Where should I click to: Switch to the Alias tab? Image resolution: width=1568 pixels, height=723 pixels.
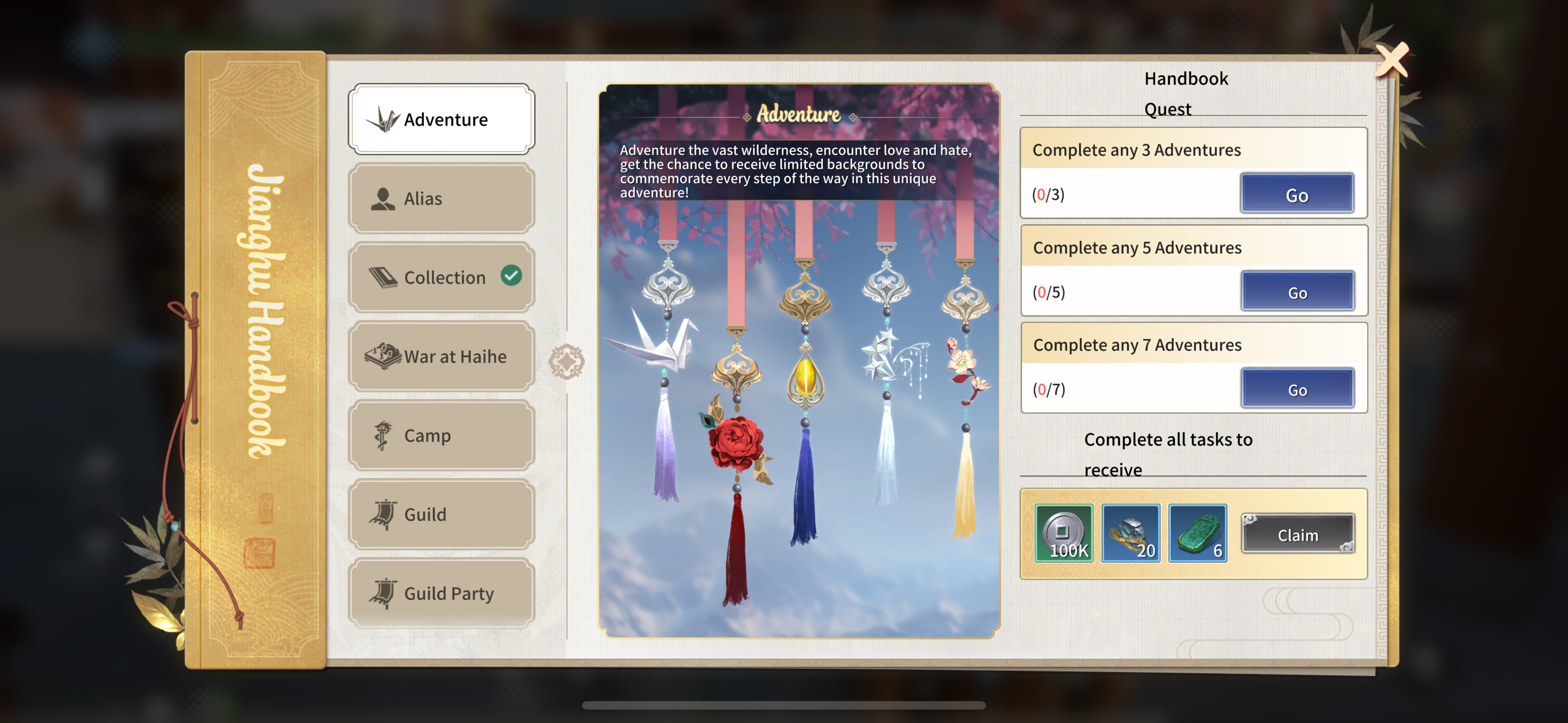pos(441,198)
